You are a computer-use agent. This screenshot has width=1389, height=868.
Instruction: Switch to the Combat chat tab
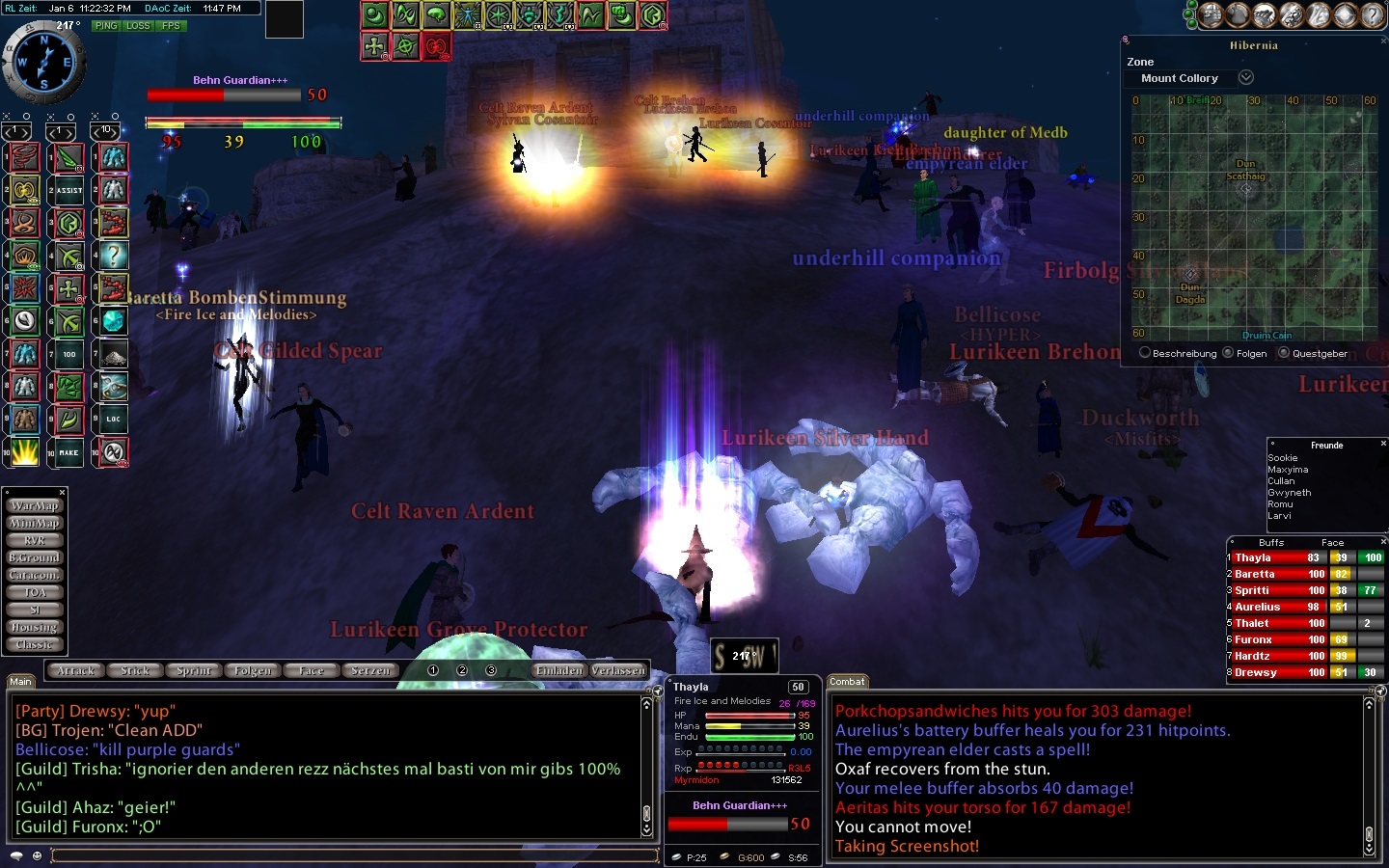[x=847, y=682]
